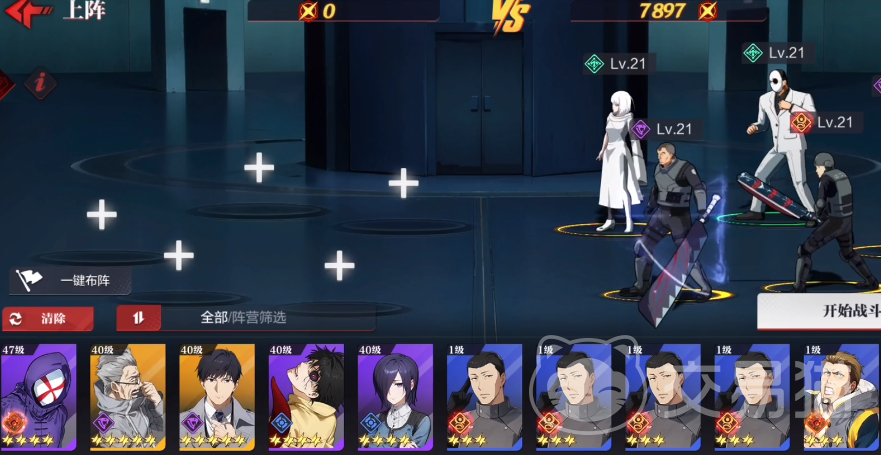The height and width of the screenshot is (455, 881).
Task: Clear the formation with the 清除 button
Action: point(49,318)
